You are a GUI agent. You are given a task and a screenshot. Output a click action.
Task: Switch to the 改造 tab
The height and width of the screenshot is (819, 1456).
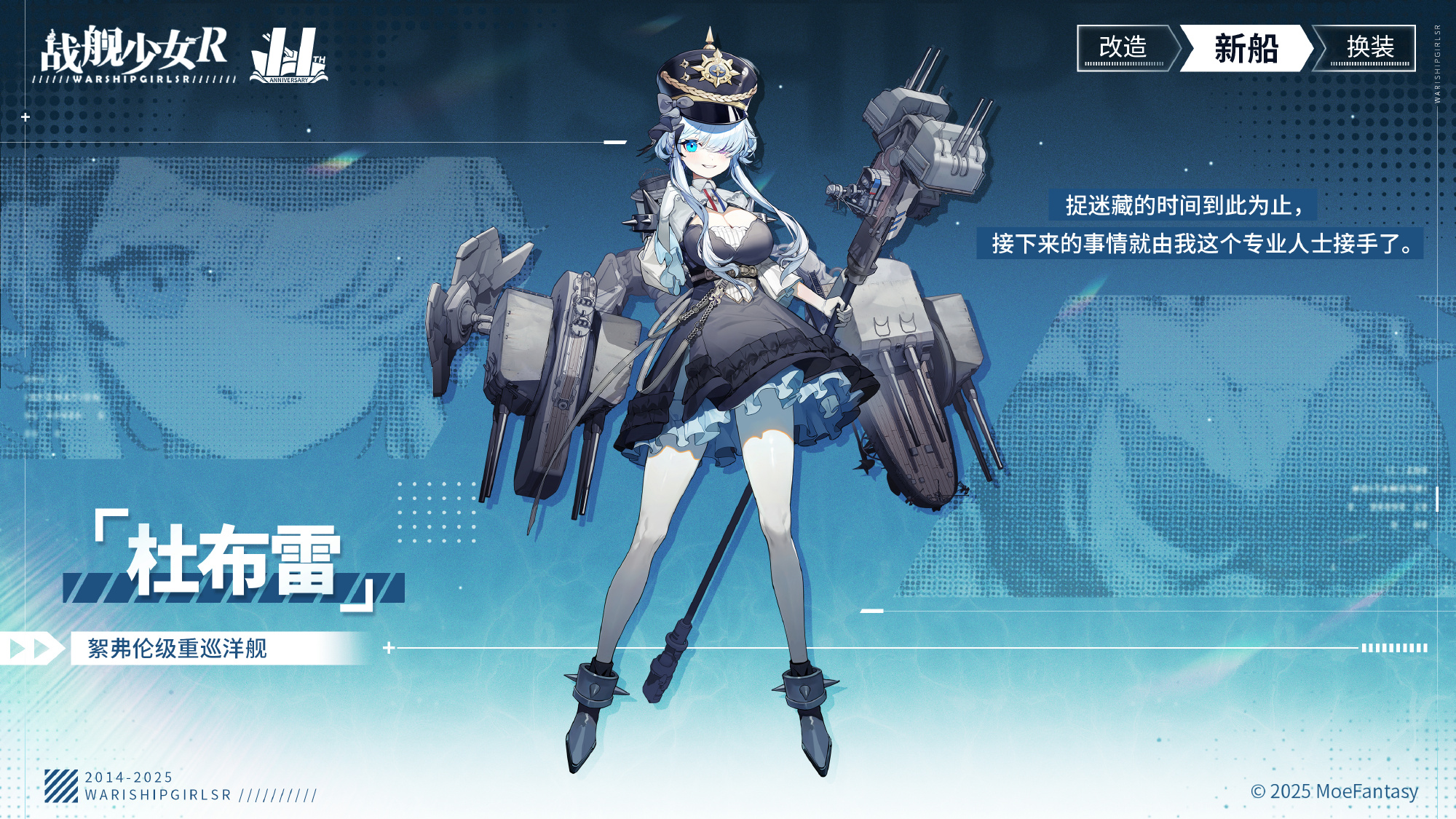(1123, 48)
